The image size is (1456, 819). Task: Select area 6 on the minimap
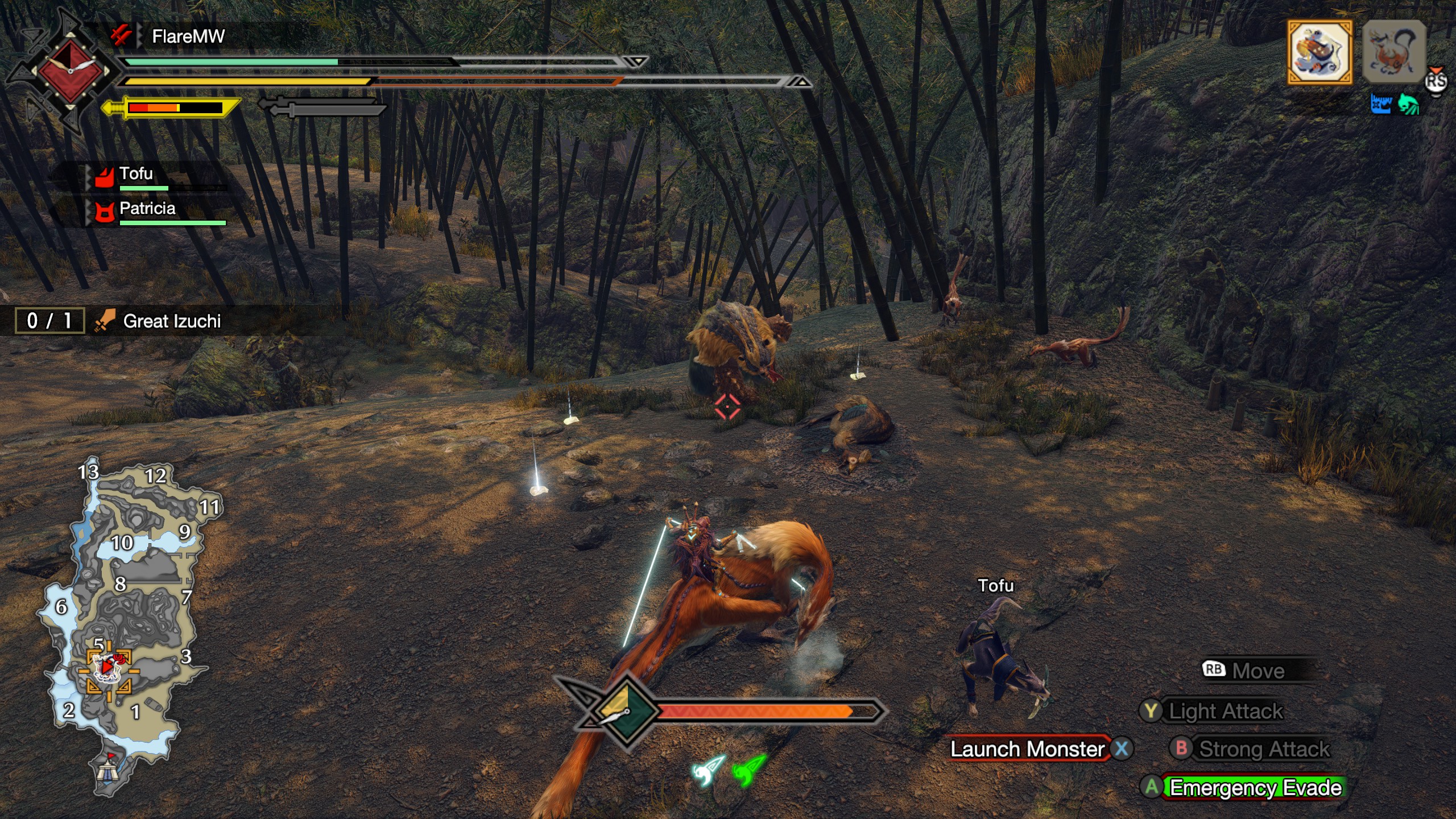(61, 607)
